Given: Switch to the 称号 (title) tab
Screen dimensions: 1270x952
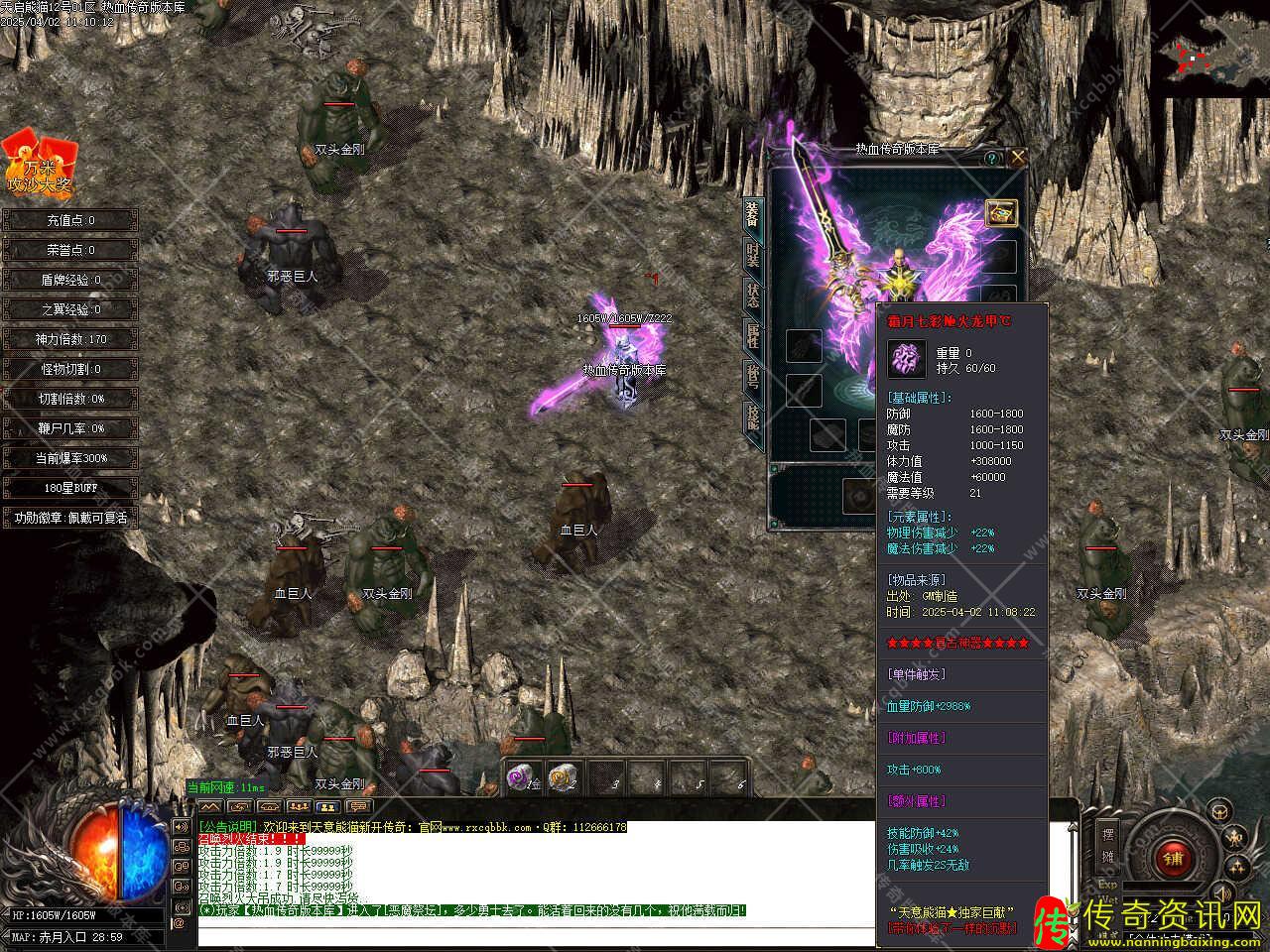Looking at the screenshot, I should pyautogui.click(x=753, y=377).
